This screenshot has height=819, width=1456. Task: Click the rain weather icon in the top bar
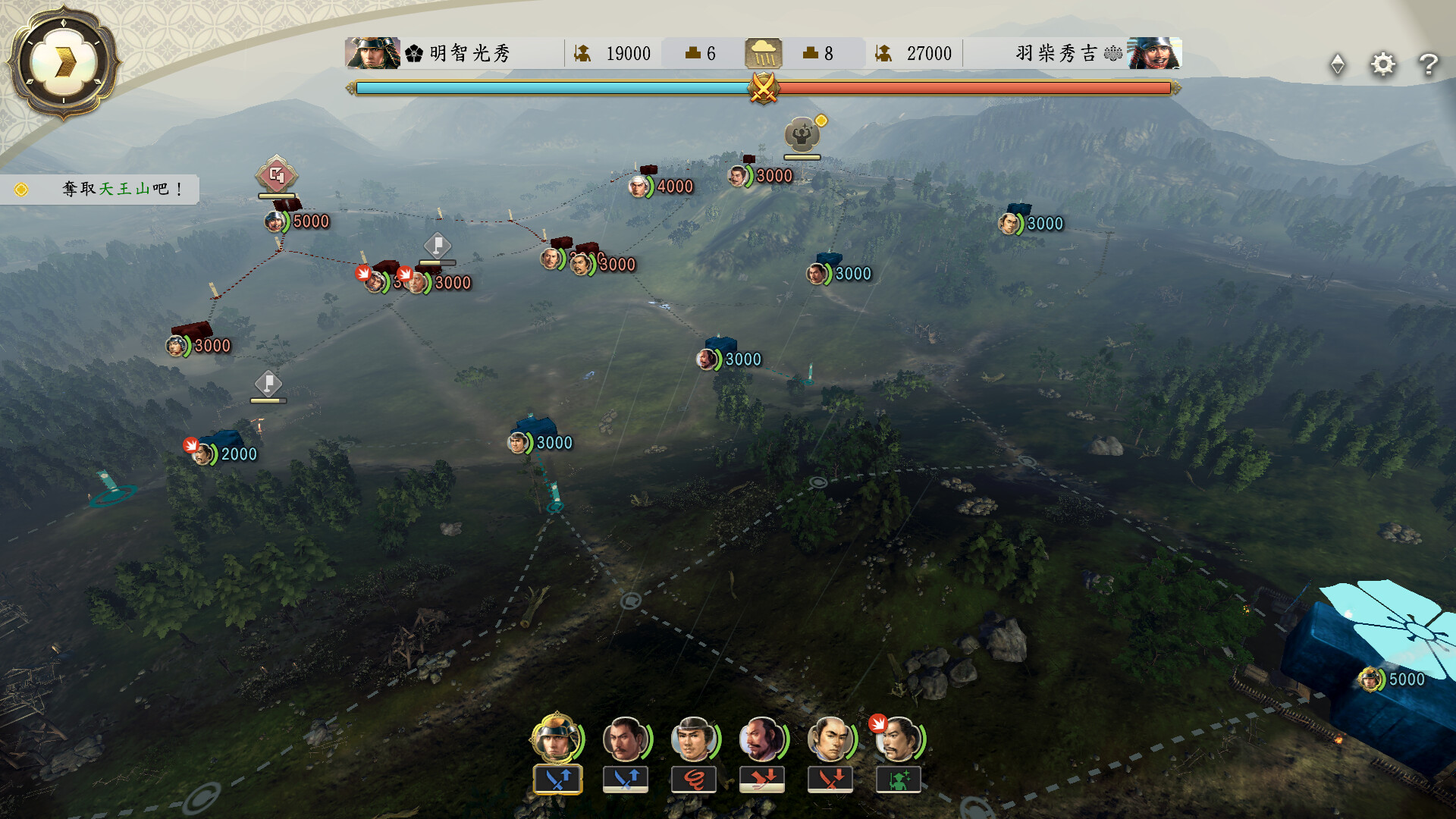pyautogui.click(x=765, y=53)
